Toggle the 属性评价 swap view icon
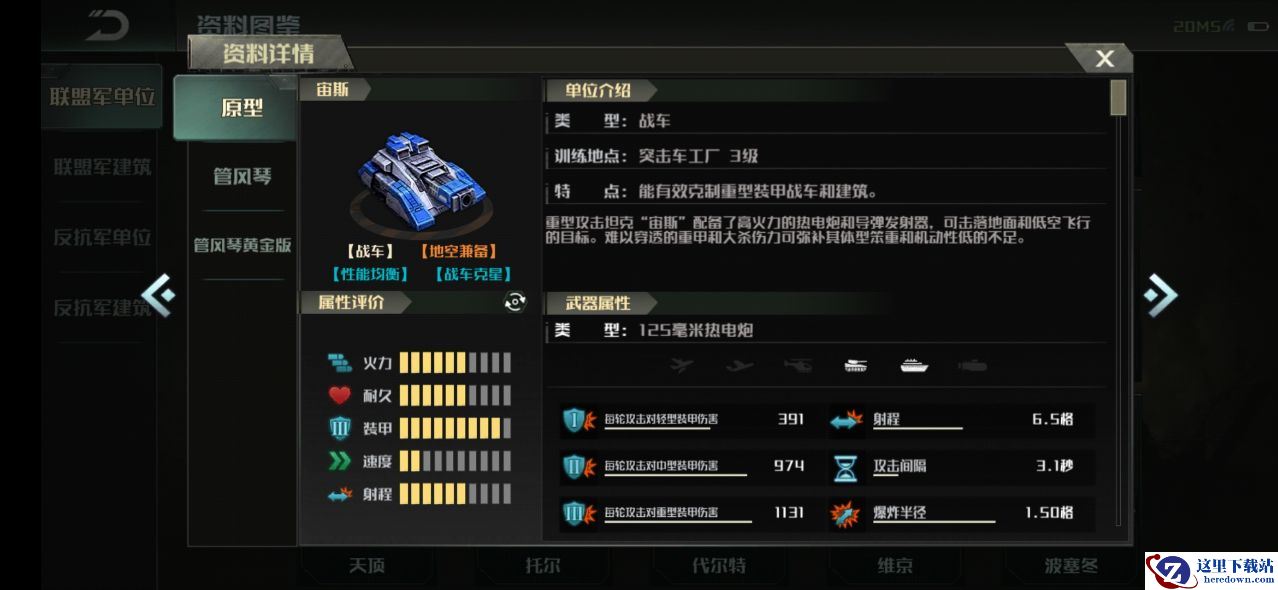Screen dimensions: 1278x590 [515, 302]
